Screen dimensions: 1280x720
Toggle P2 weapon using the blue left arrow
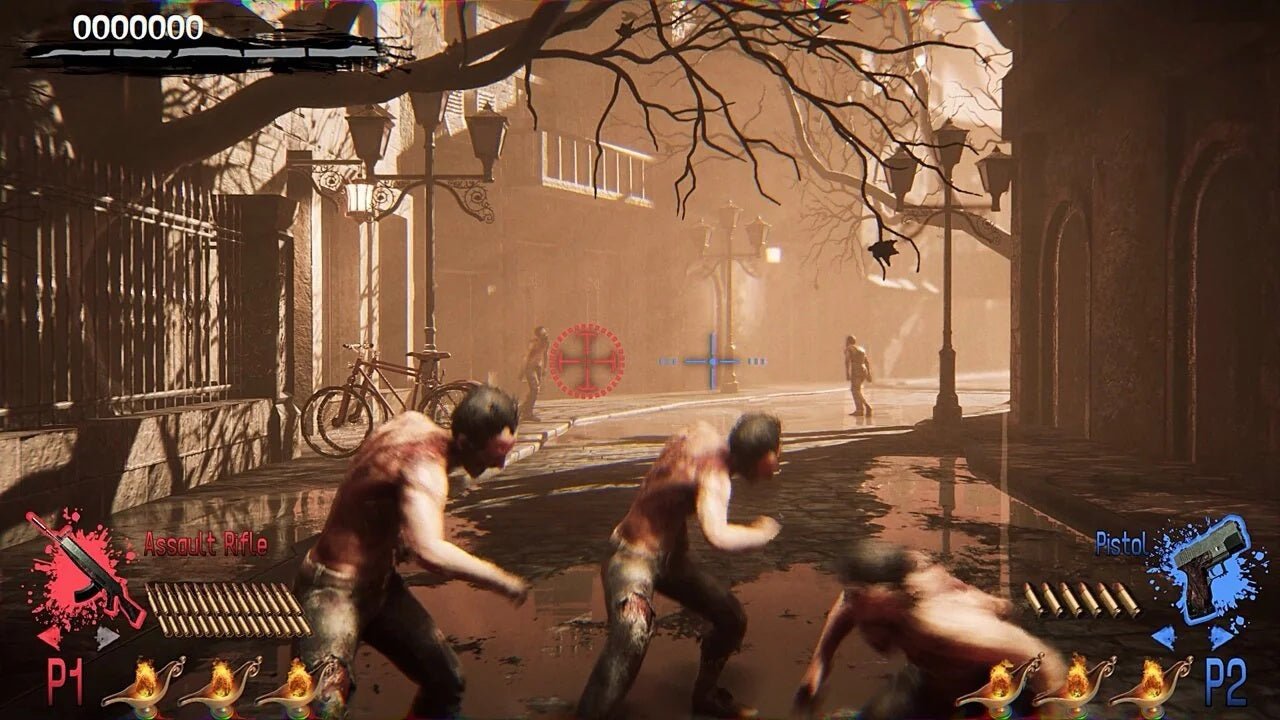pyautogui.click(x=1165, y=635)
